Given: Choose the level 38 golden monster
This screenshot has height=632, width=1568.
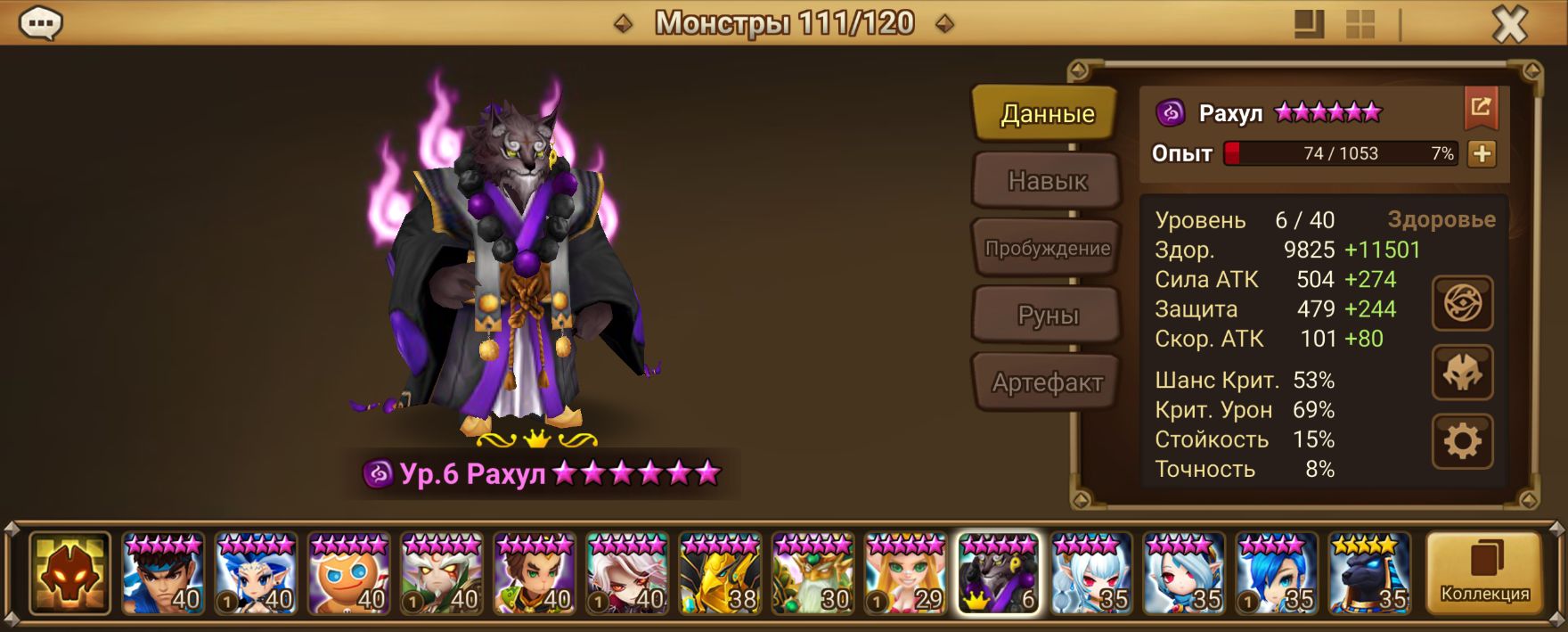Looking at the screenshot, I should 720,573.
